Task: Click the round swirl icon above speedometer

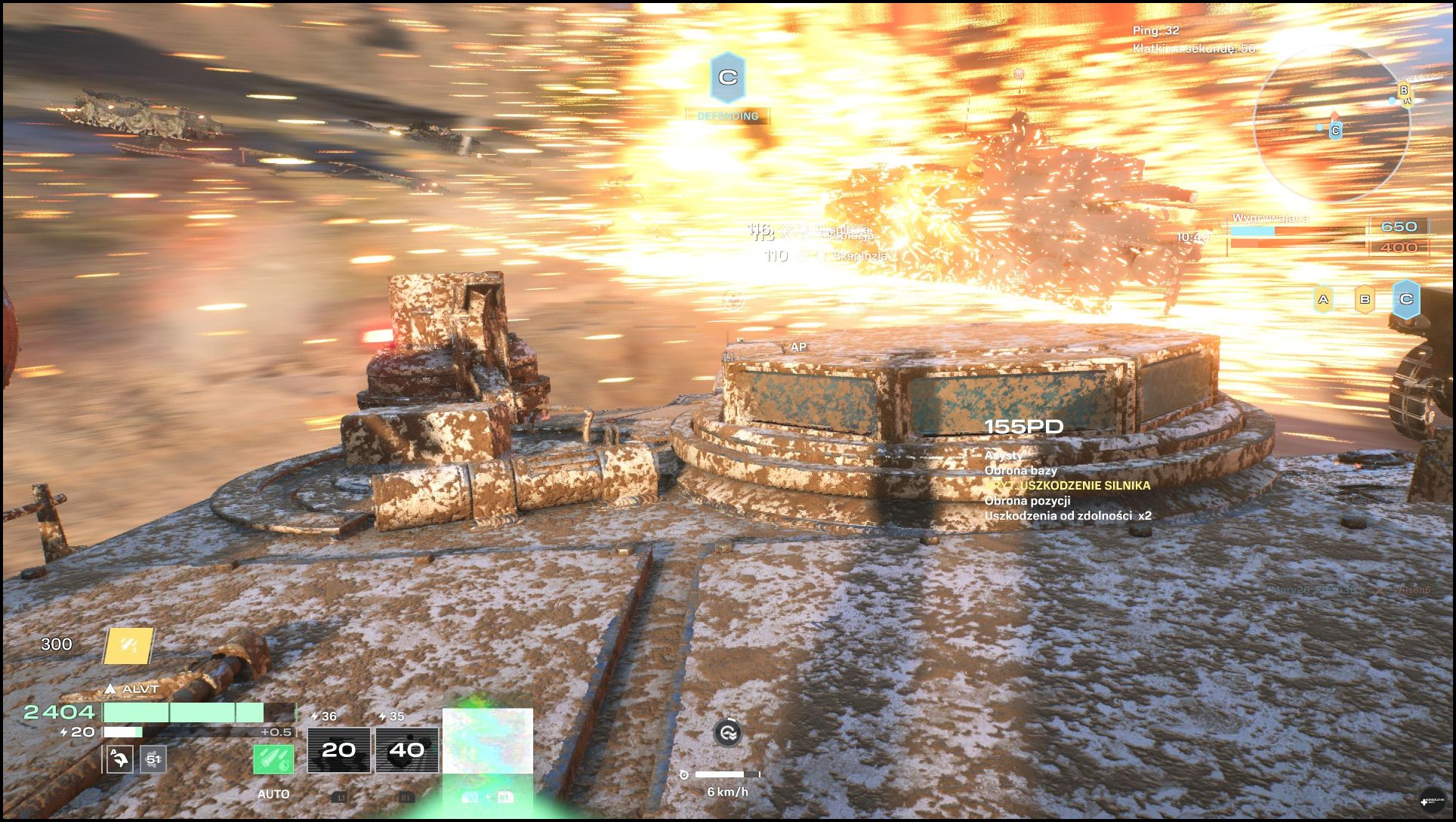Action: click(727, 732)
